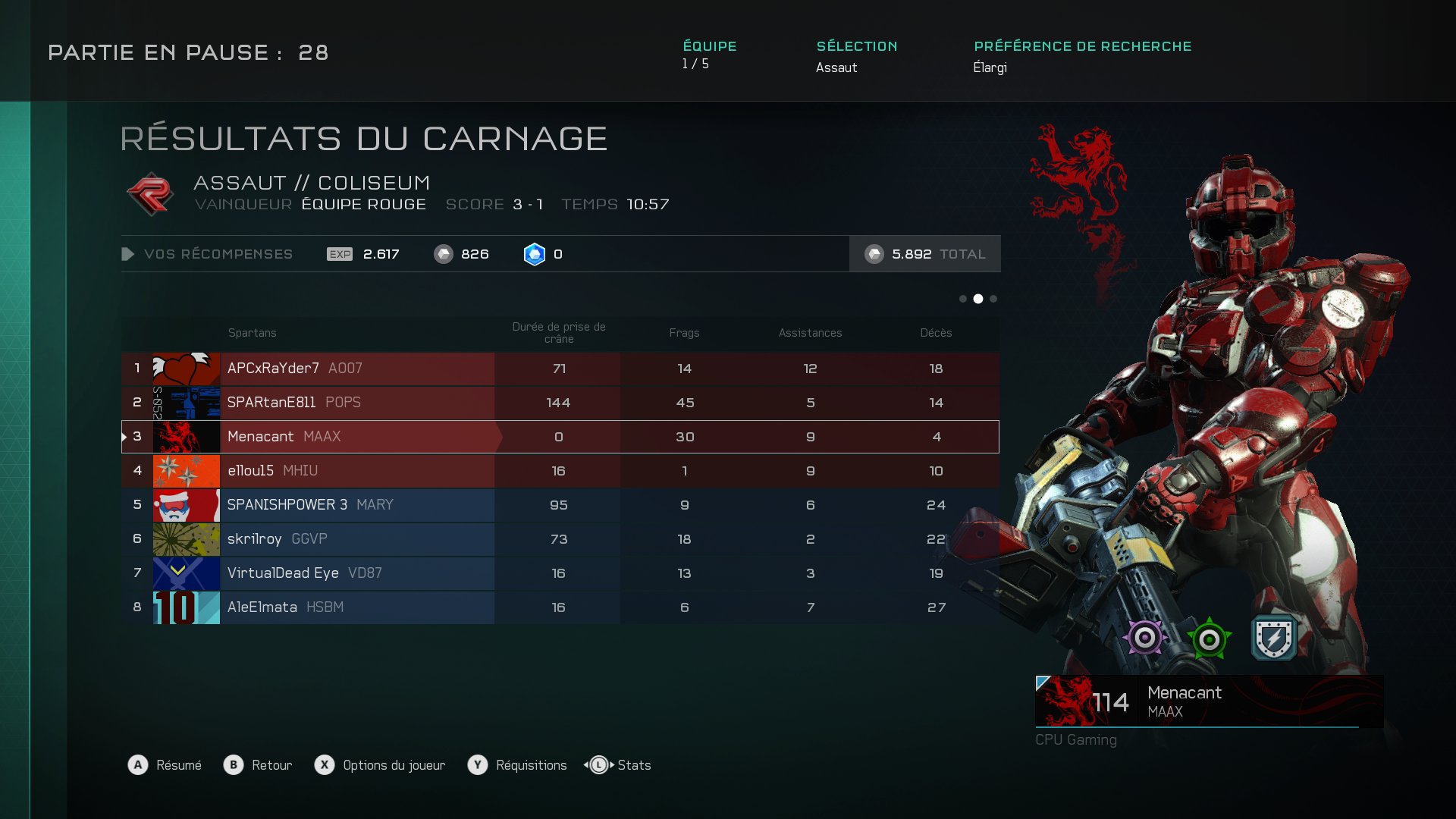
Task: Select skrilroy's scoreboard entry
Action: coord(560,539)
